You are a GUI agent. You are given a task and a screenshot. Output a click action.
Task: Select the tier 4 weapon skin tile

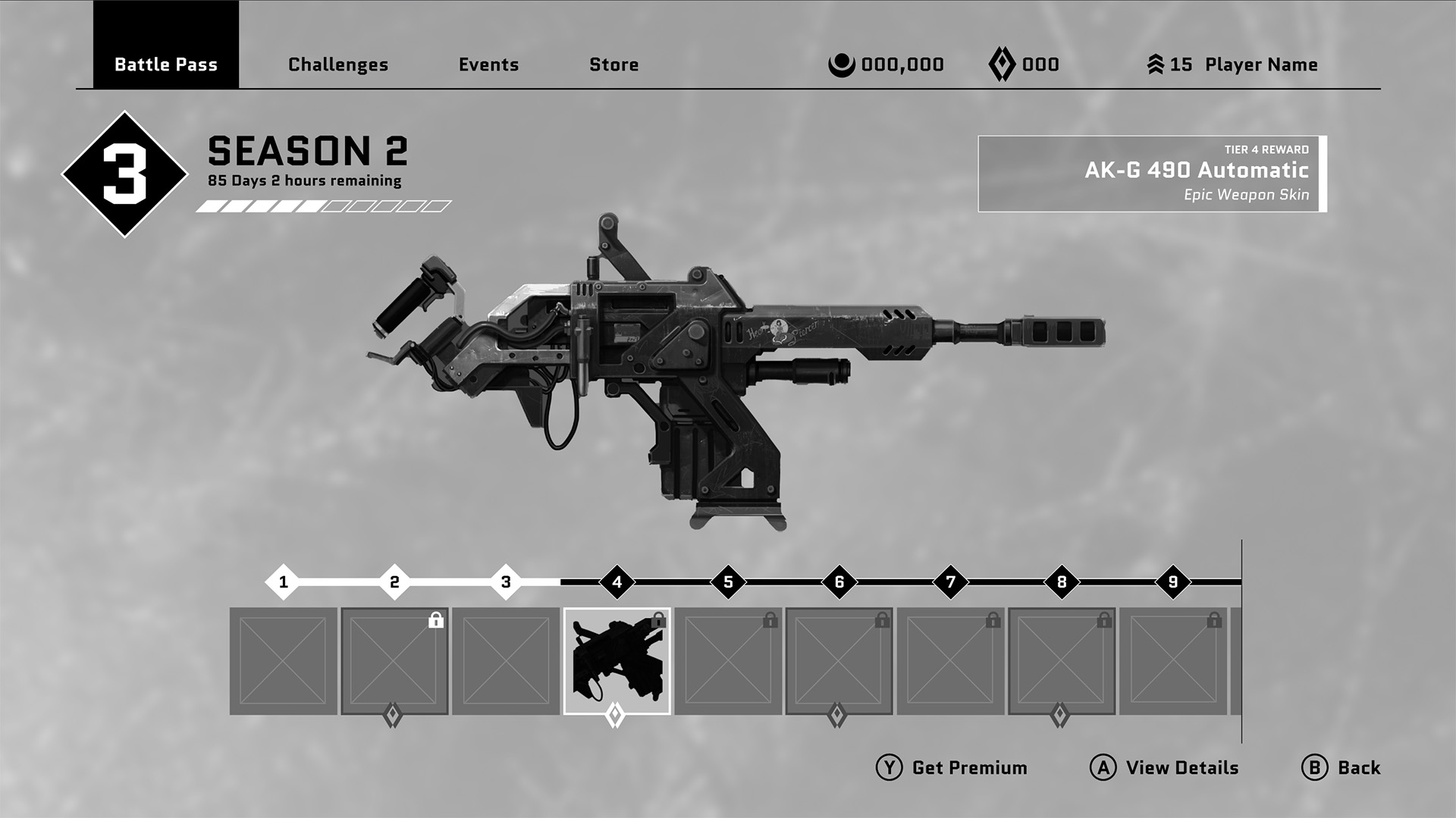click(x=617, y=661)
